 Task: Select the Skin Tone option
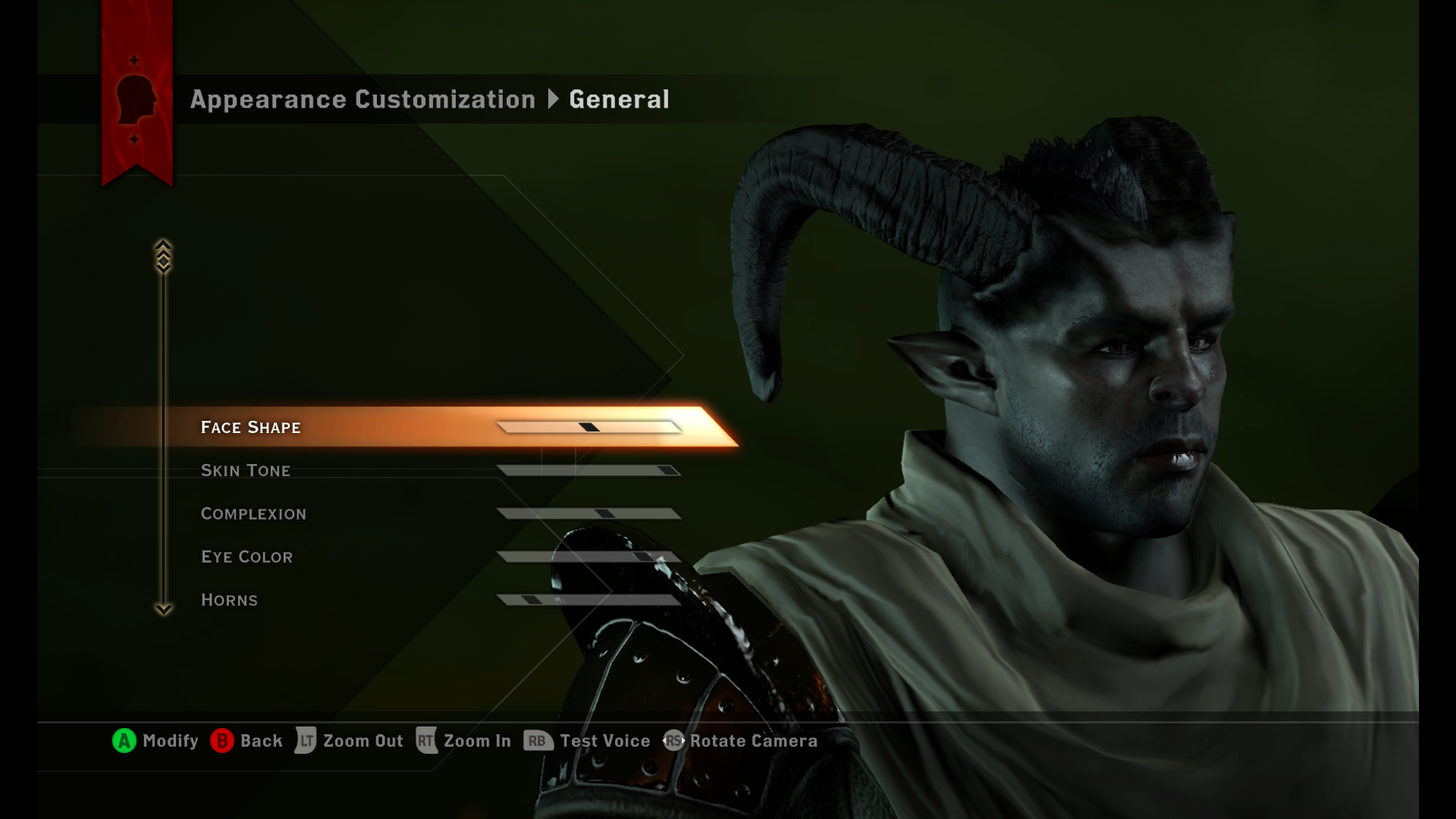246,470
